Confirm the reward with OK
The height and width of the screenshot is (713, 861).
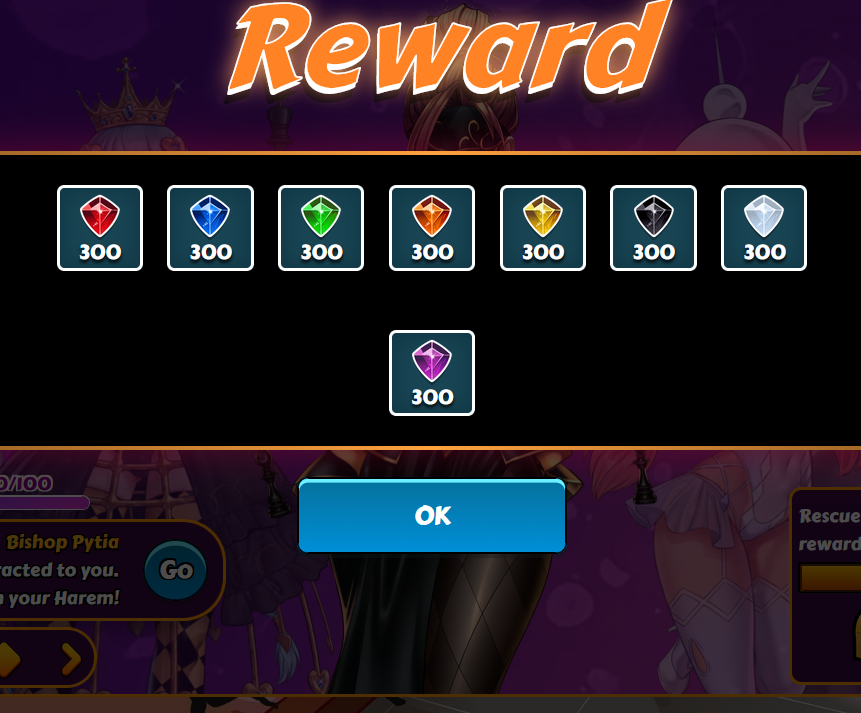(432, 516)
